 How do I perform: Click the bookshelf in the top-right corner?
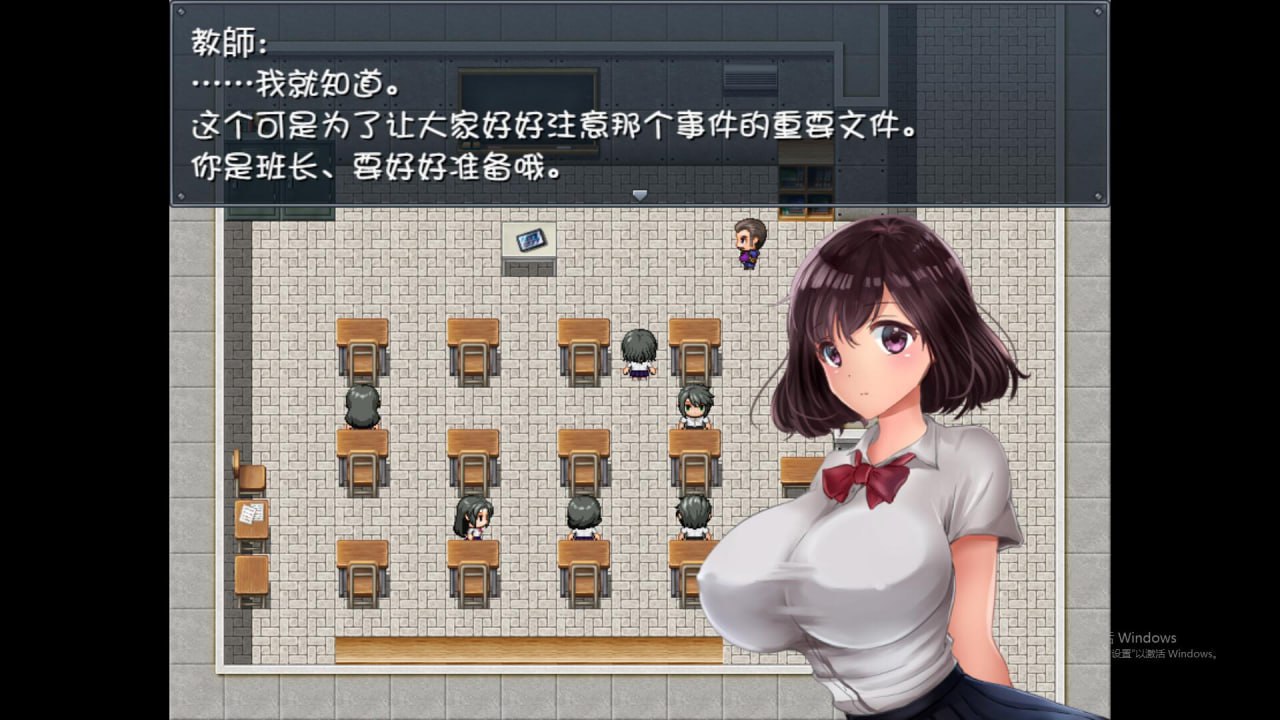coord(806,195)
